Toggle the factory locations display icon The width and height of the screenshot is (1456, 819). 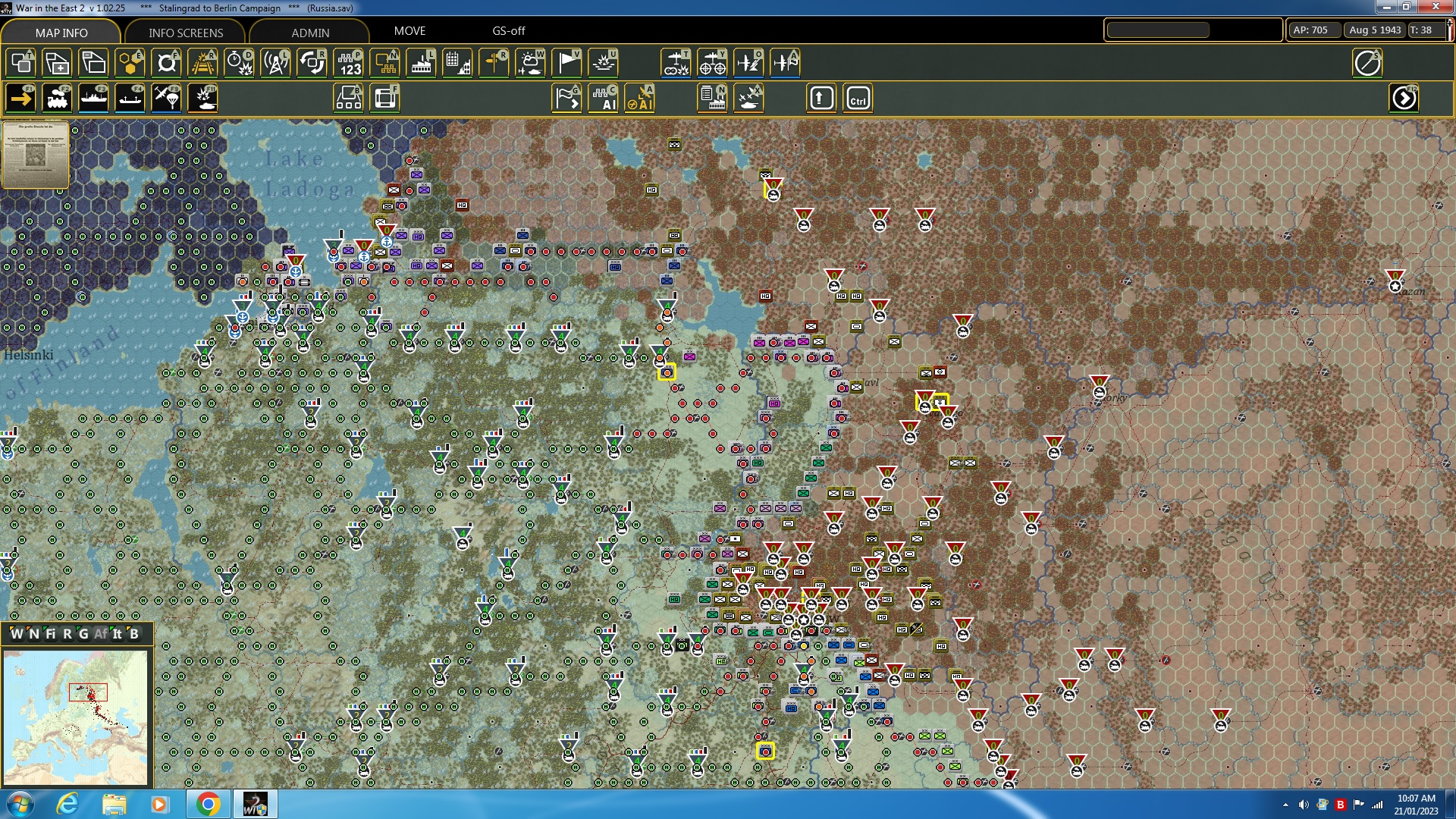(421, 63)
